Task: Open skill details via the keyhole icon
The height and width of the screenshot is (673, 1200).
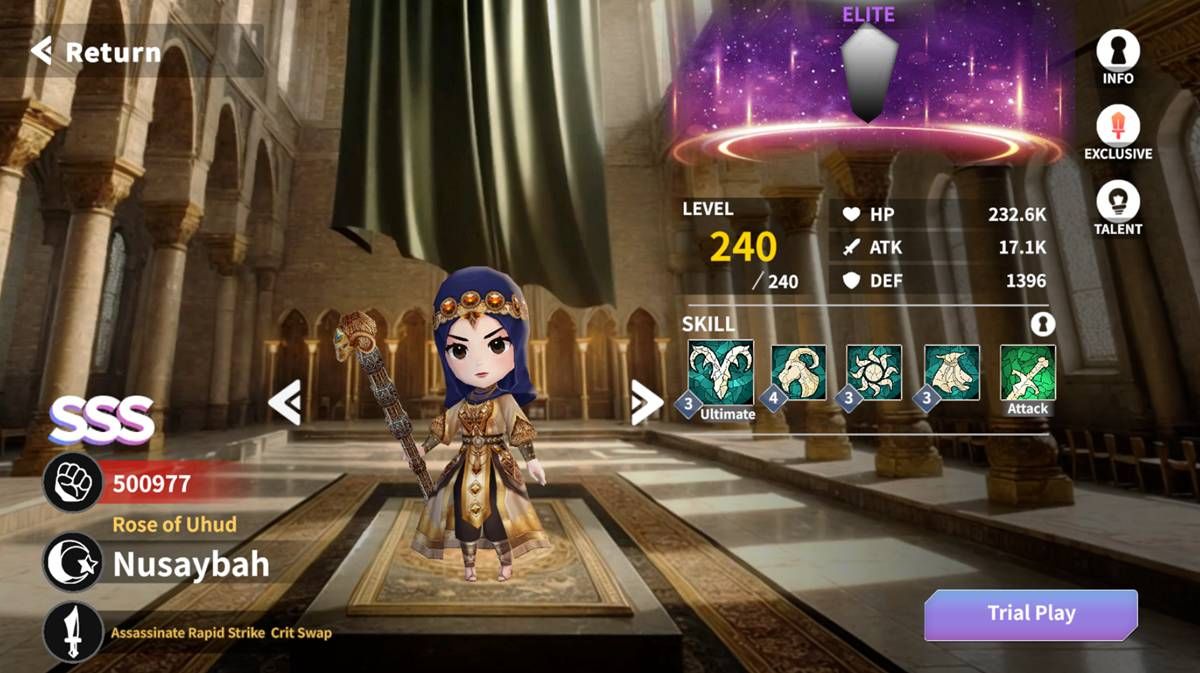Action: click(x=1042, y=324)
